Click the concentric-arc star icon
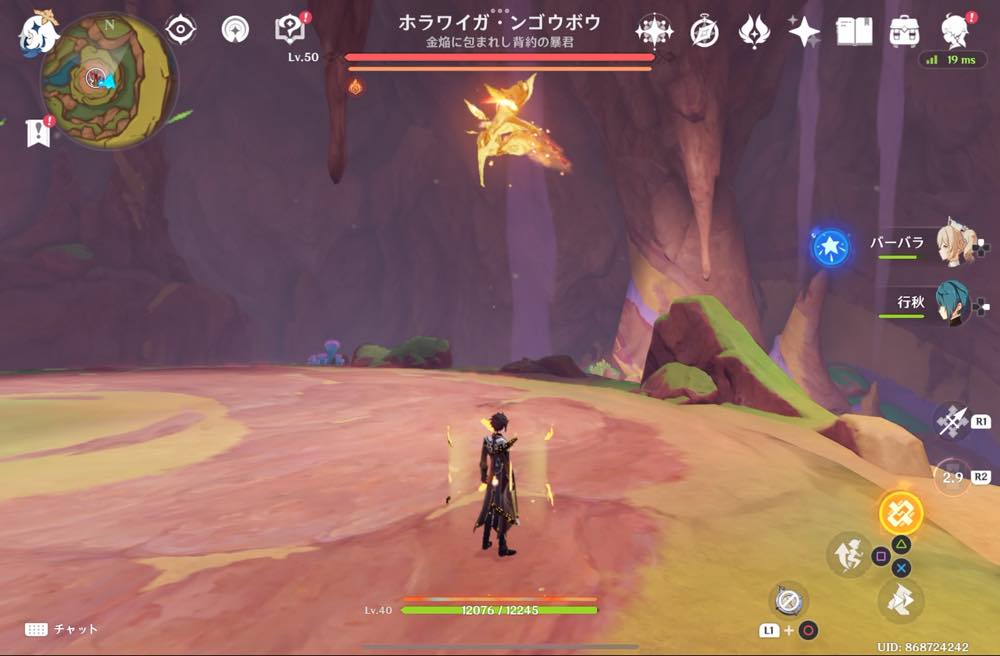1000x656 pixels. tap(236, 30)
